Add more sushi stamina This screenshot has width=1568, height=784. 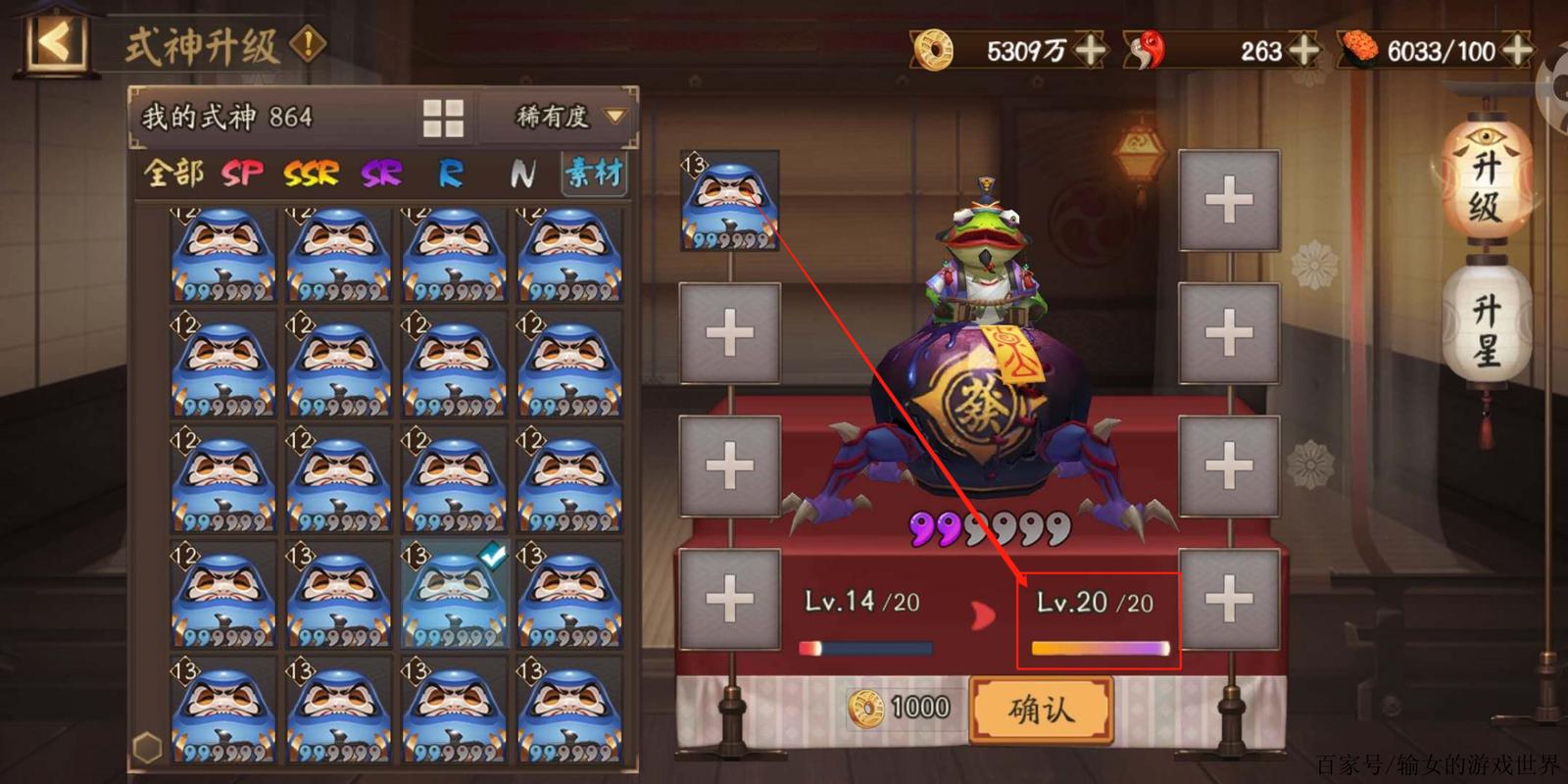[x=1517, y=49]
